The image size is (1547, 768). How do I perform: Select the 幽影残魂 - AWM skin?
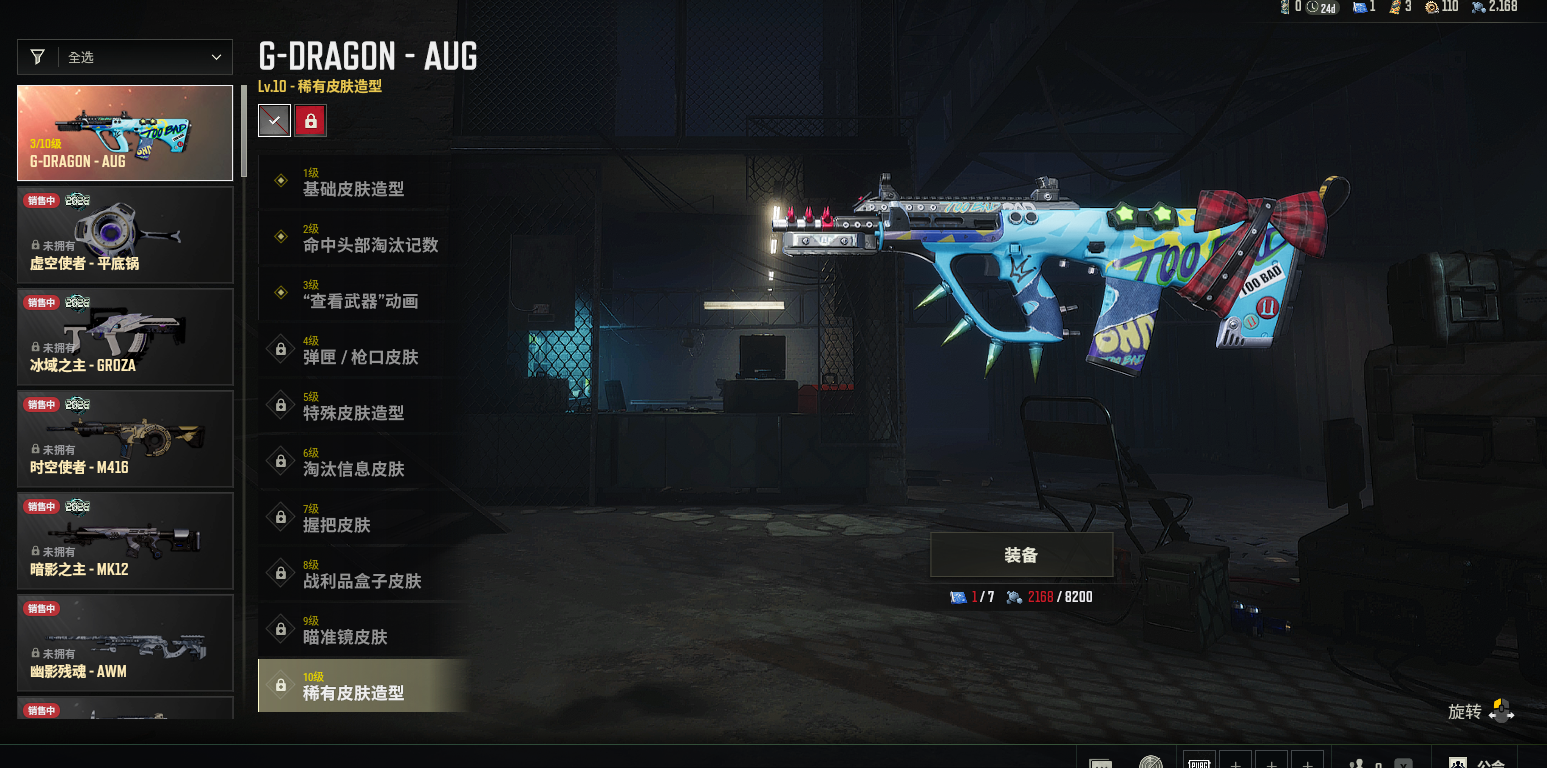pos(125,643)
